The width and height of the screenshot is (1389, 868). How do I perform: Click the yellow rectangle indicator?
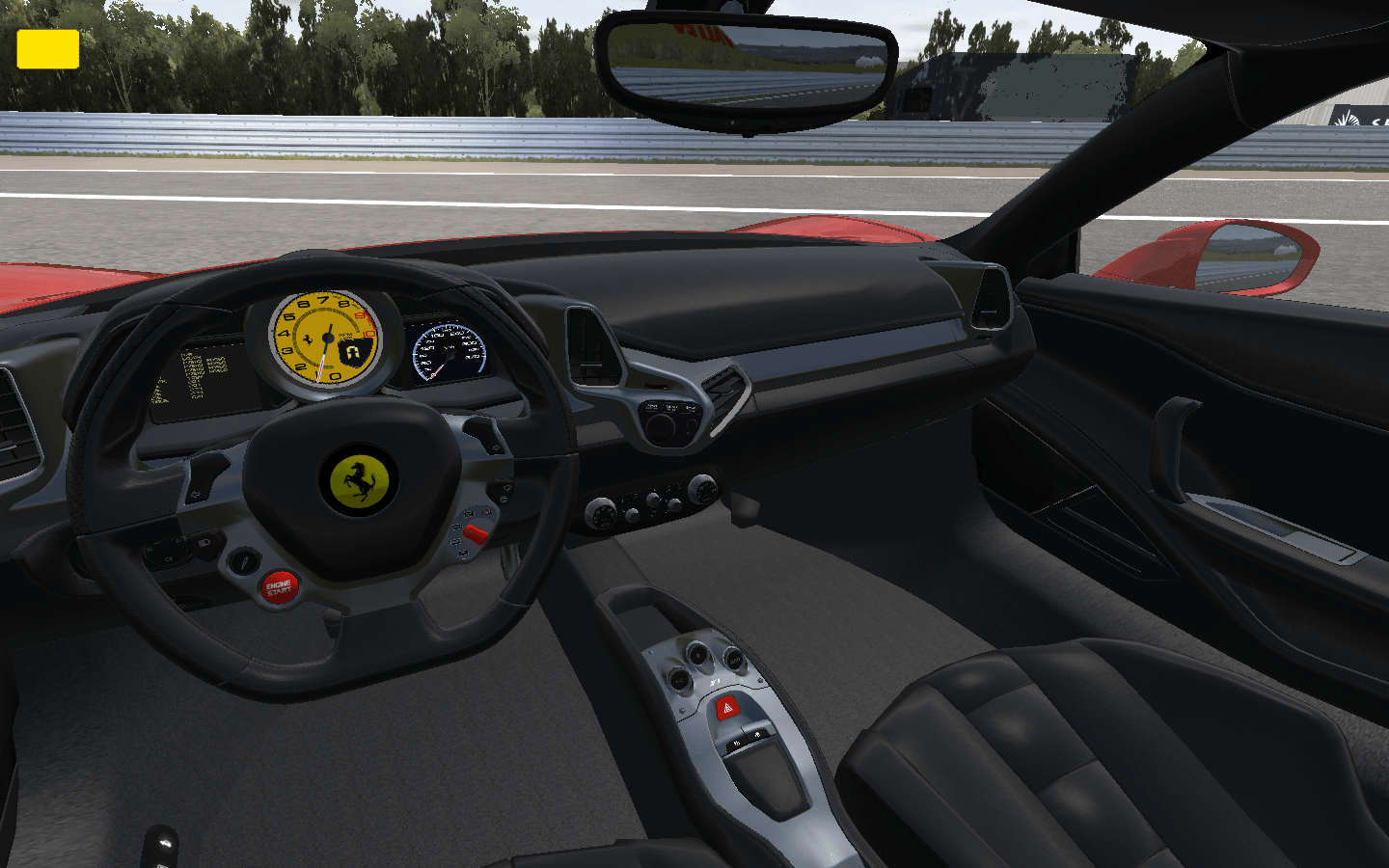(x=47, y=49)
